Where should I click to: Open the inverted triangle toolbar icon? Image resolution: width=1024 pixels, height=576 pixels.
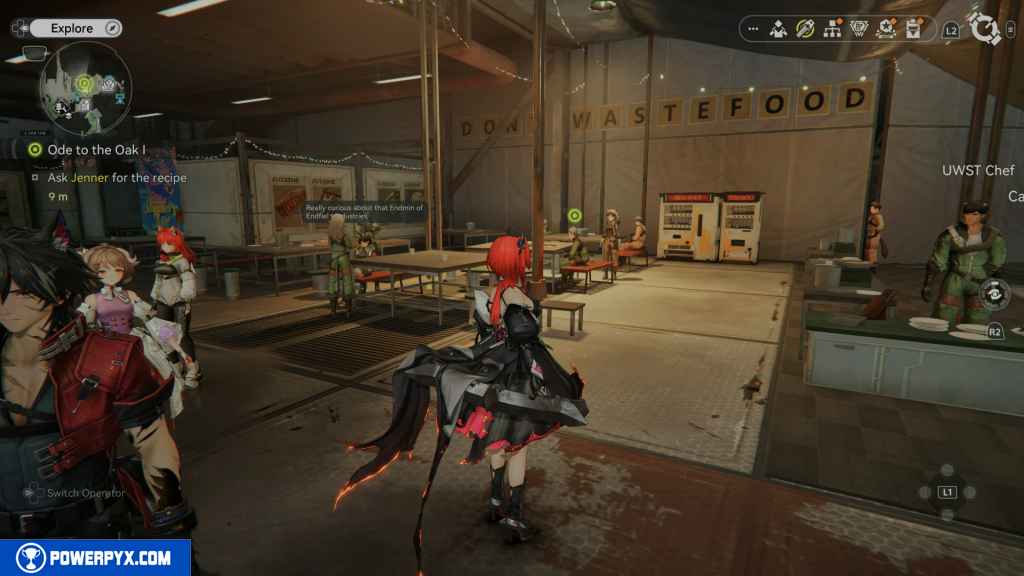[x=858, y=29]
